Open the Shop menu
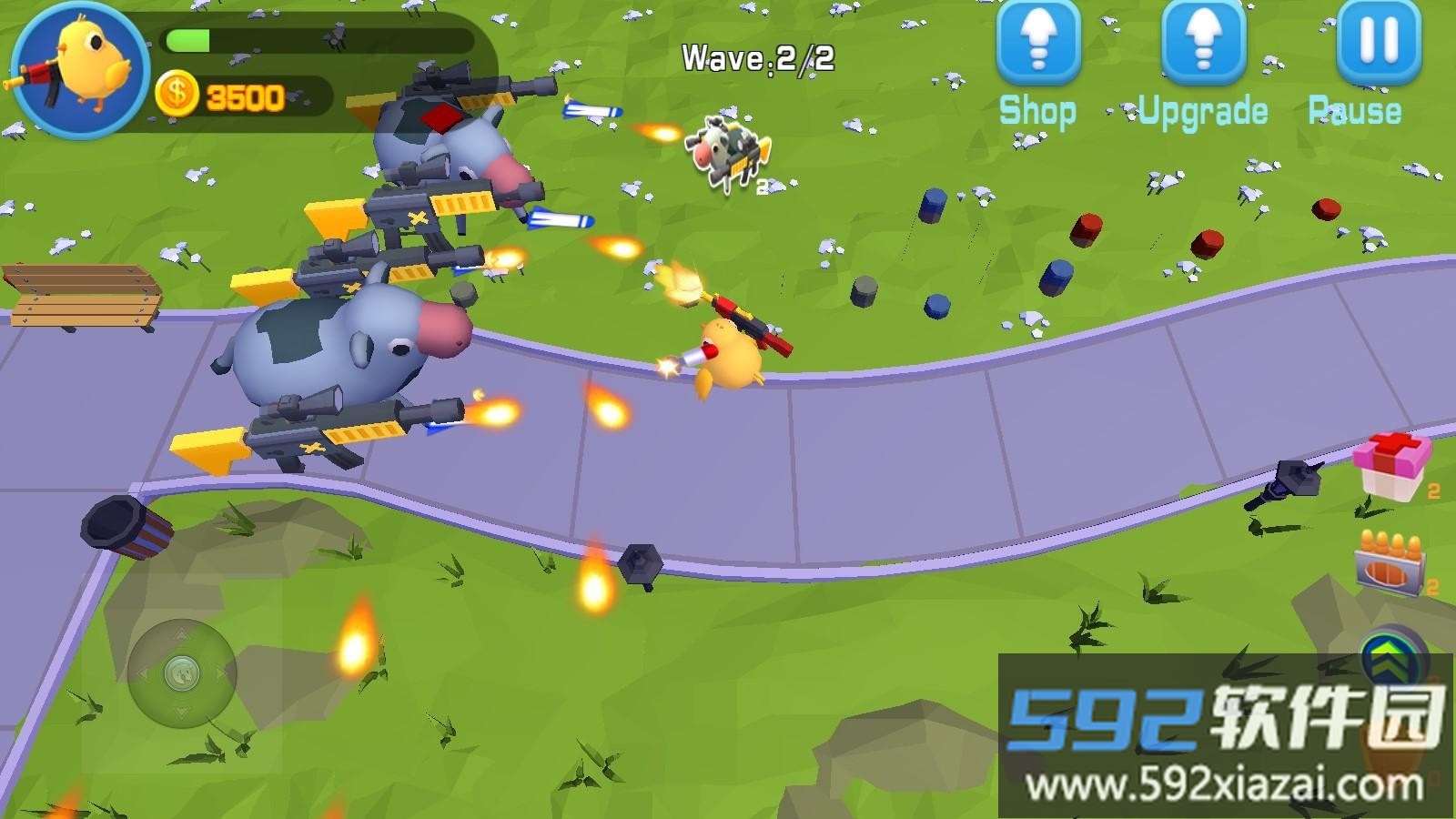The image size is (1456, 819). pos(1037,45)
